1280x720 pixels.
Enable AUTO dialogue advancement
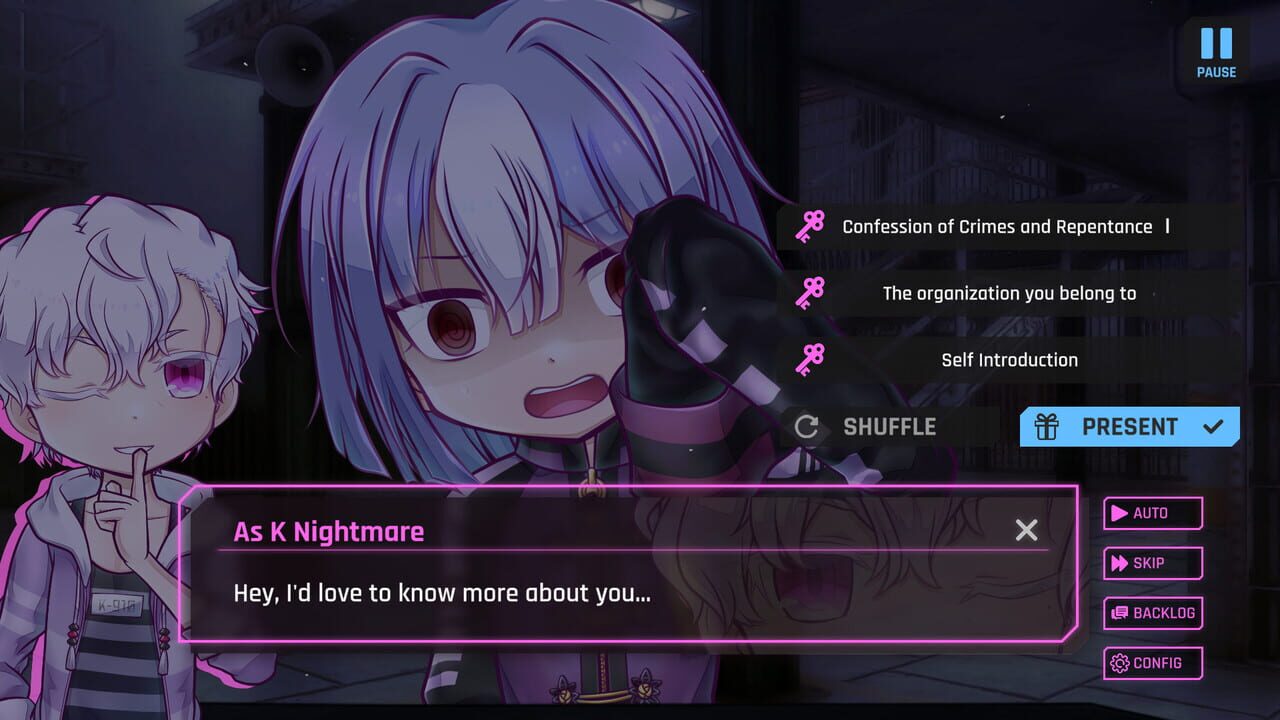(x=1152, y=513)
